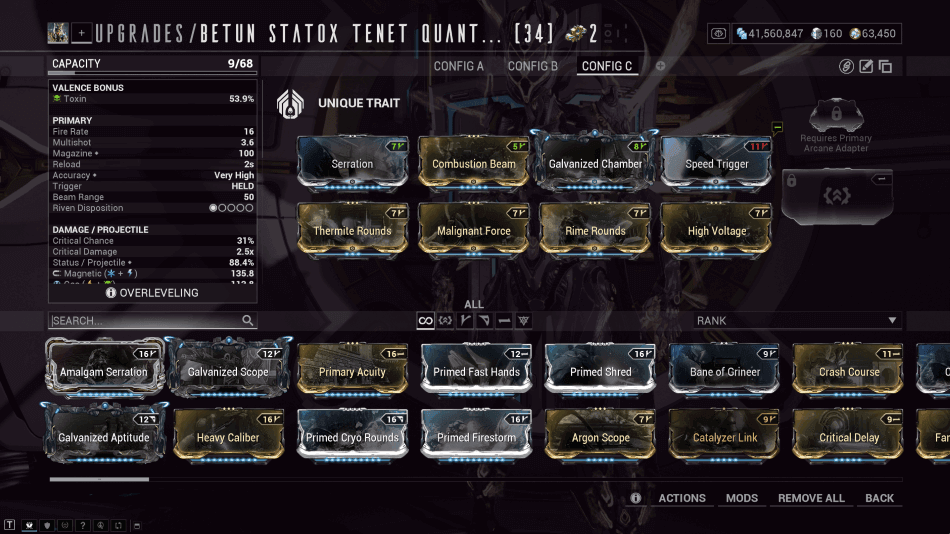The height and width of the screenshot is (534, 950).
Task: Remove all equipped mods
Action: click(811, 498)
